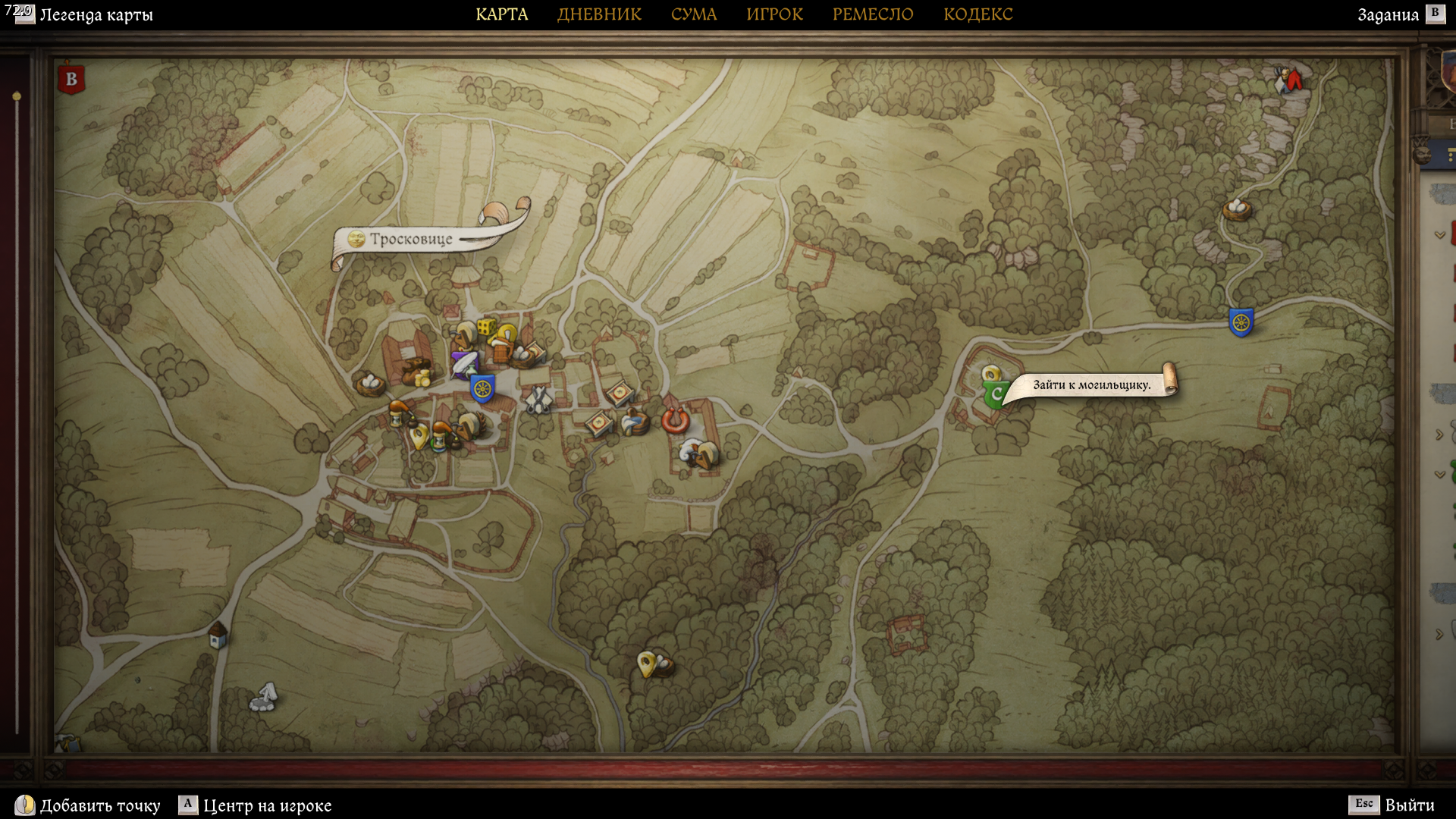The width and height of the screenshot is (1456, 819).
Task: Select the КАРТА tab
Action: [x=501, y=14]
